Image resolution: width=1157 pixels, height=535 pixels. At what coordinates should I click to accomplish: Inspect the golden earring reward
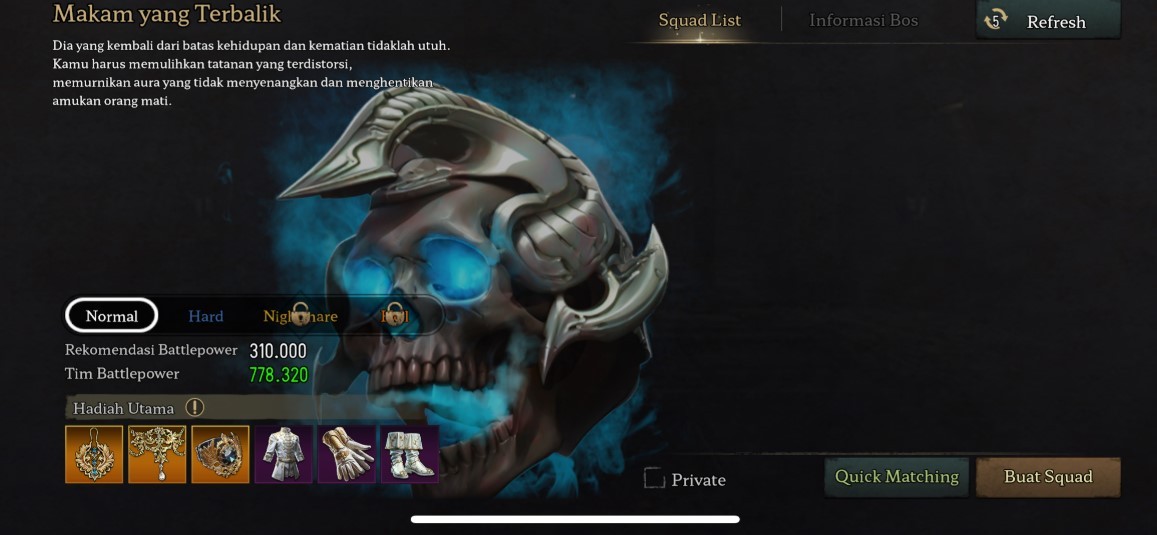(94, 455)
